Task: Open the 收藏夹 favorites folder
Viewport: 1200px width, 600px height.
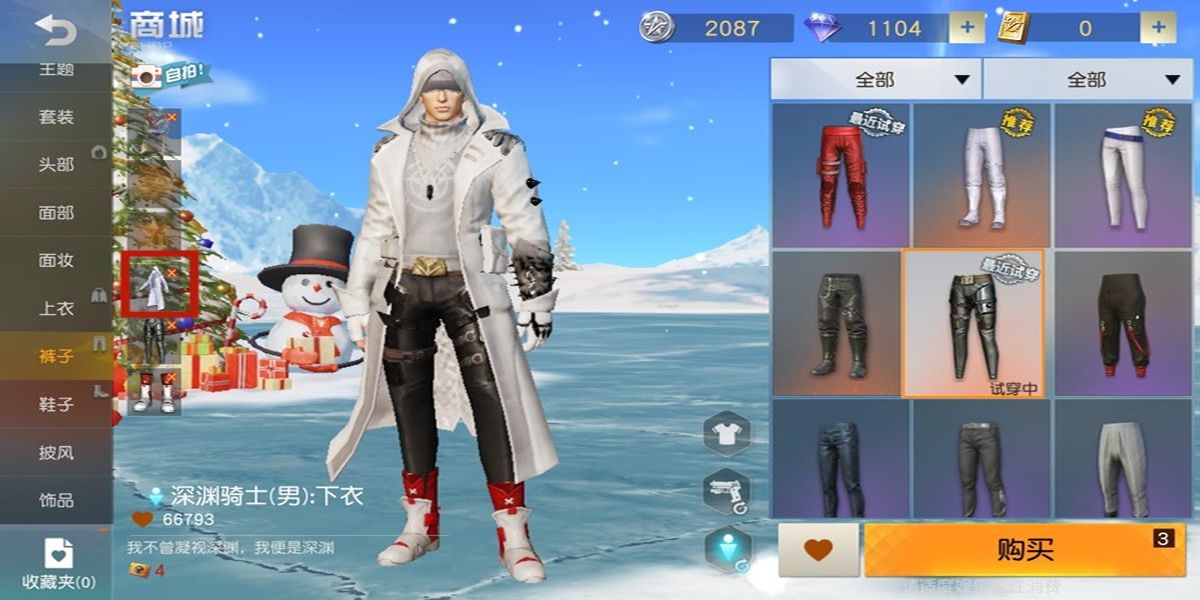Action: tap(58, 563)
